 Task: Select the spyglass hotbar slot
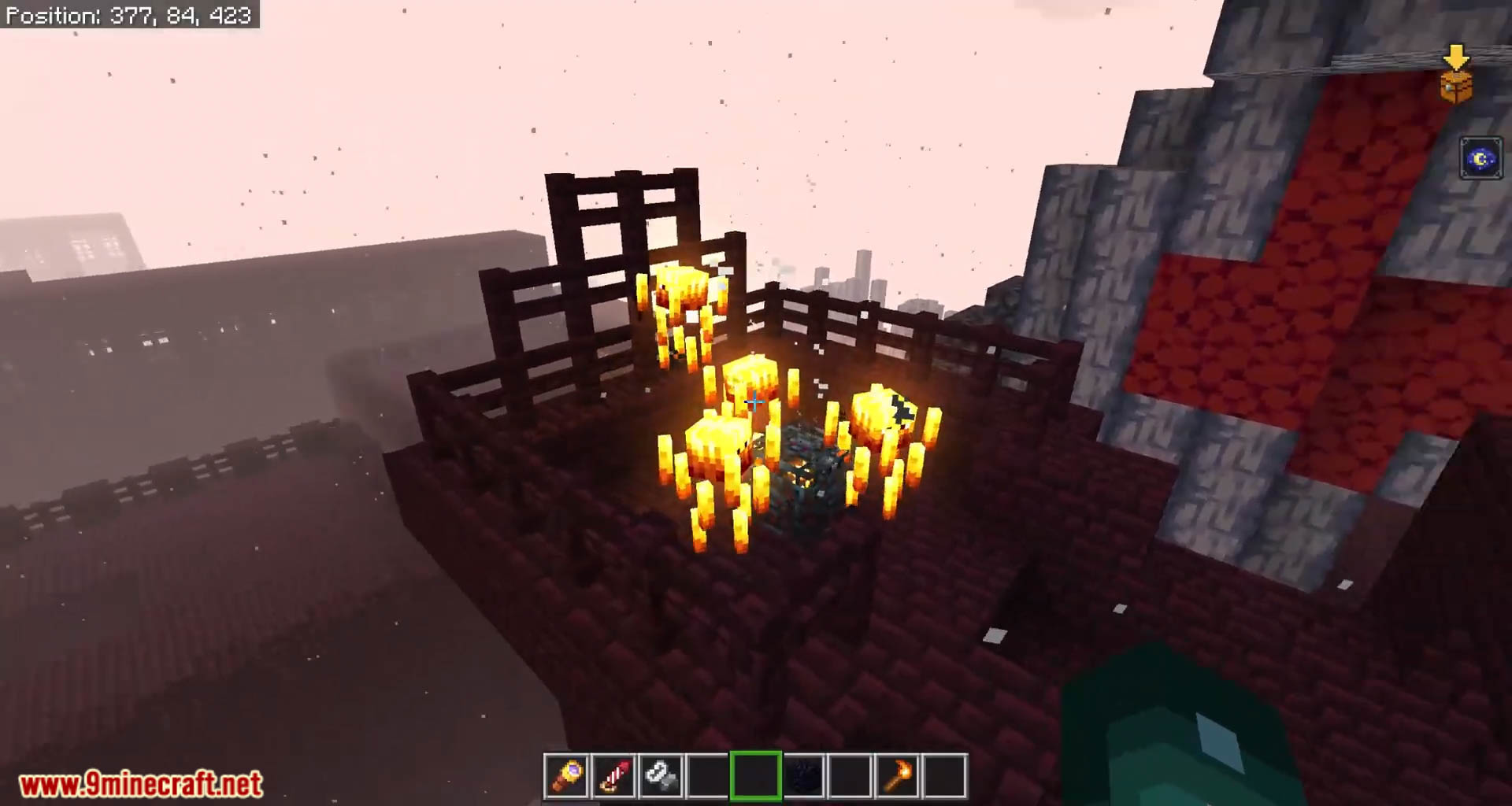click(x=566, y=776)
